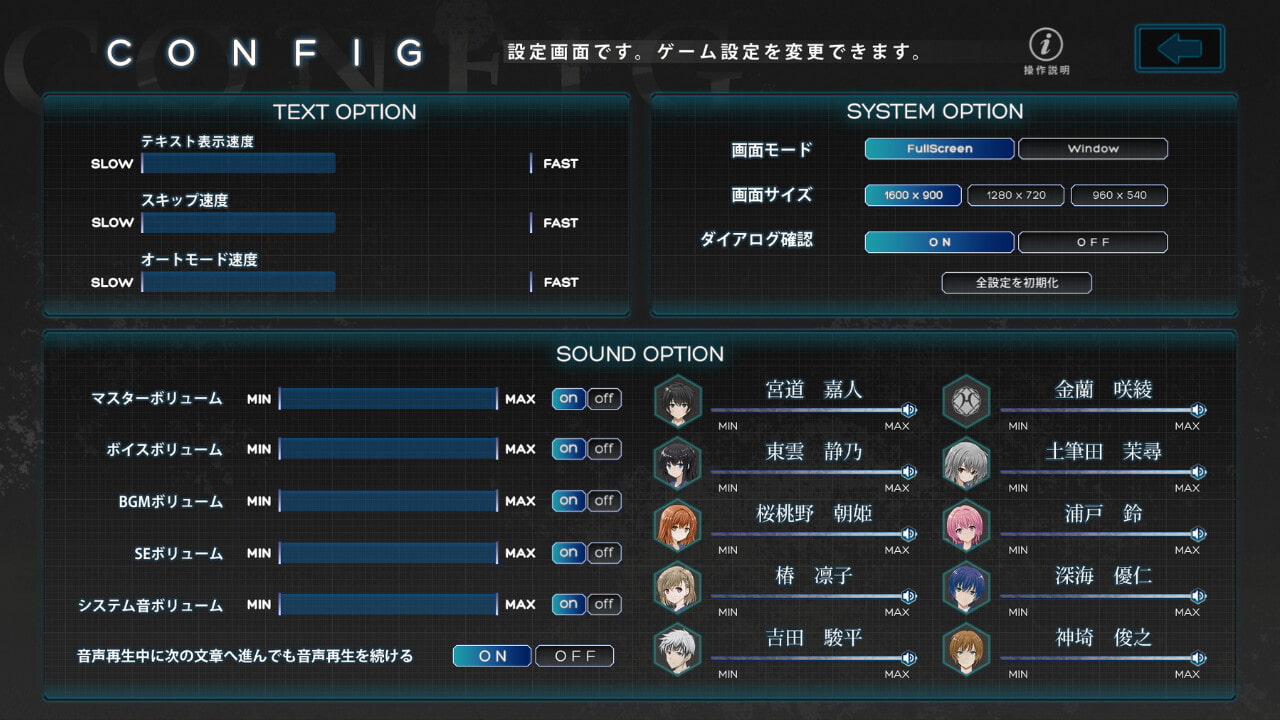Set the テキスト表示速度 slider
The image size is (1280, 720).
(336, 164)
